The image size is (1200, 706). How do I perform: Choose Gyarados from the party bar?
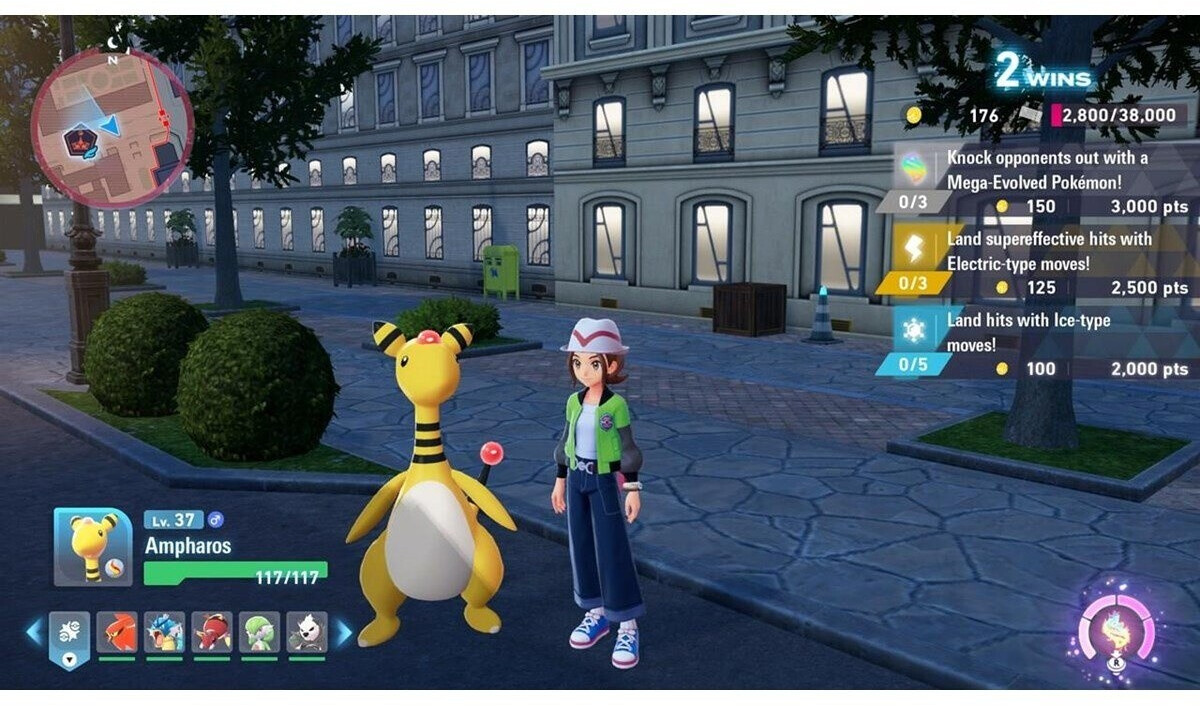(x=165, y=633)
